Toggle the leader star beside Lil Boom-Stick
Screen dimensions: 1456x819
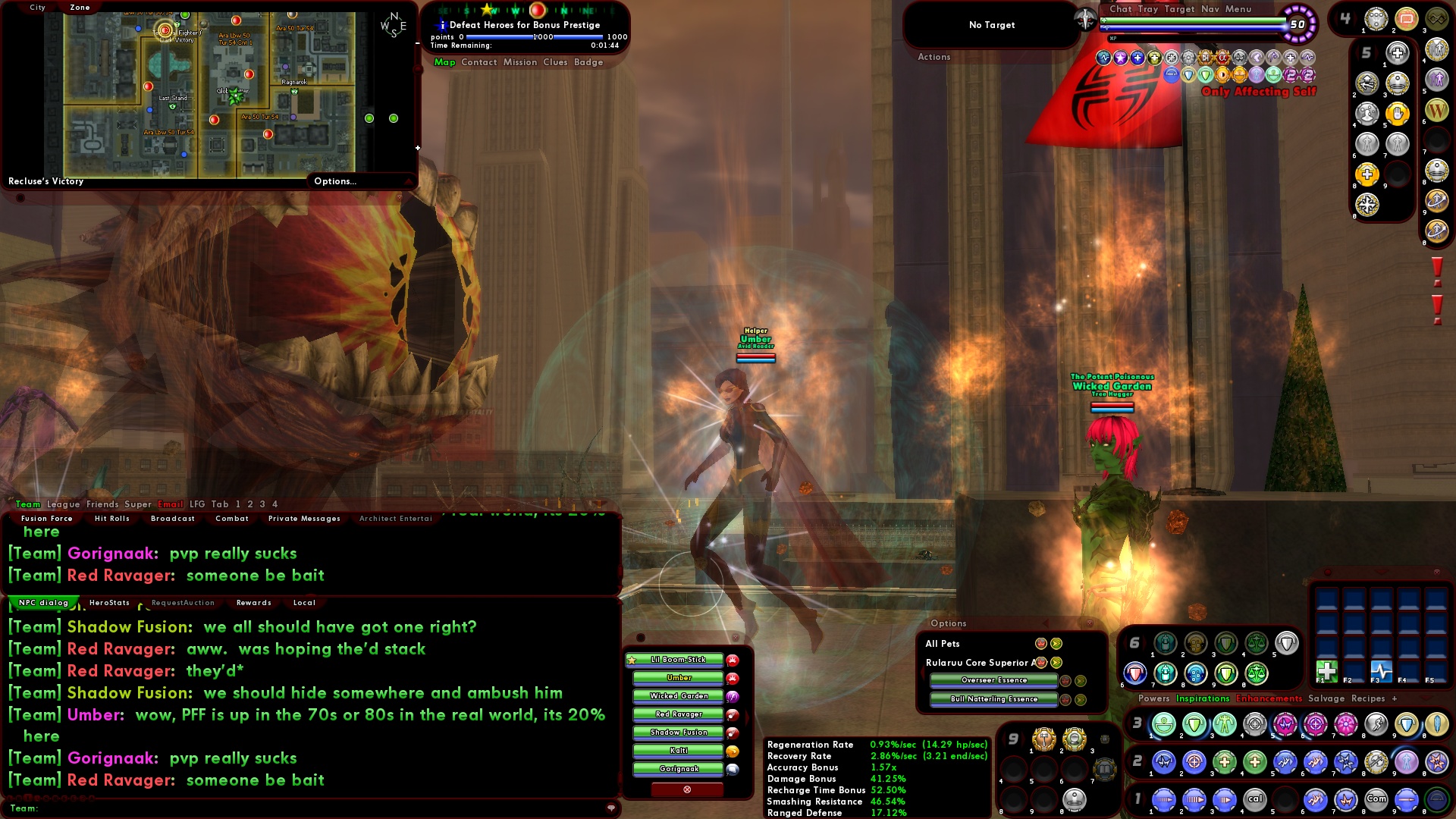(632, 660)
